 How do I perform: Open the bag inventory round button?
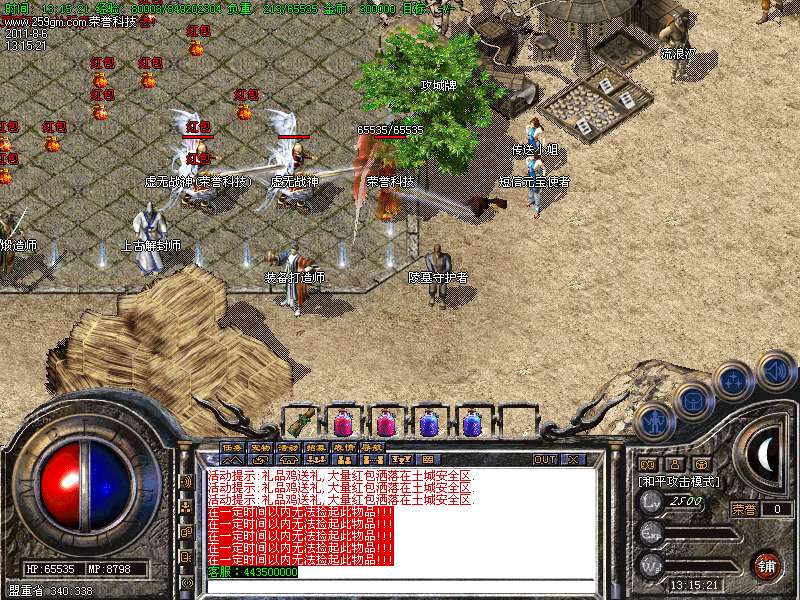pyautogui.click(x=693, y=400)
